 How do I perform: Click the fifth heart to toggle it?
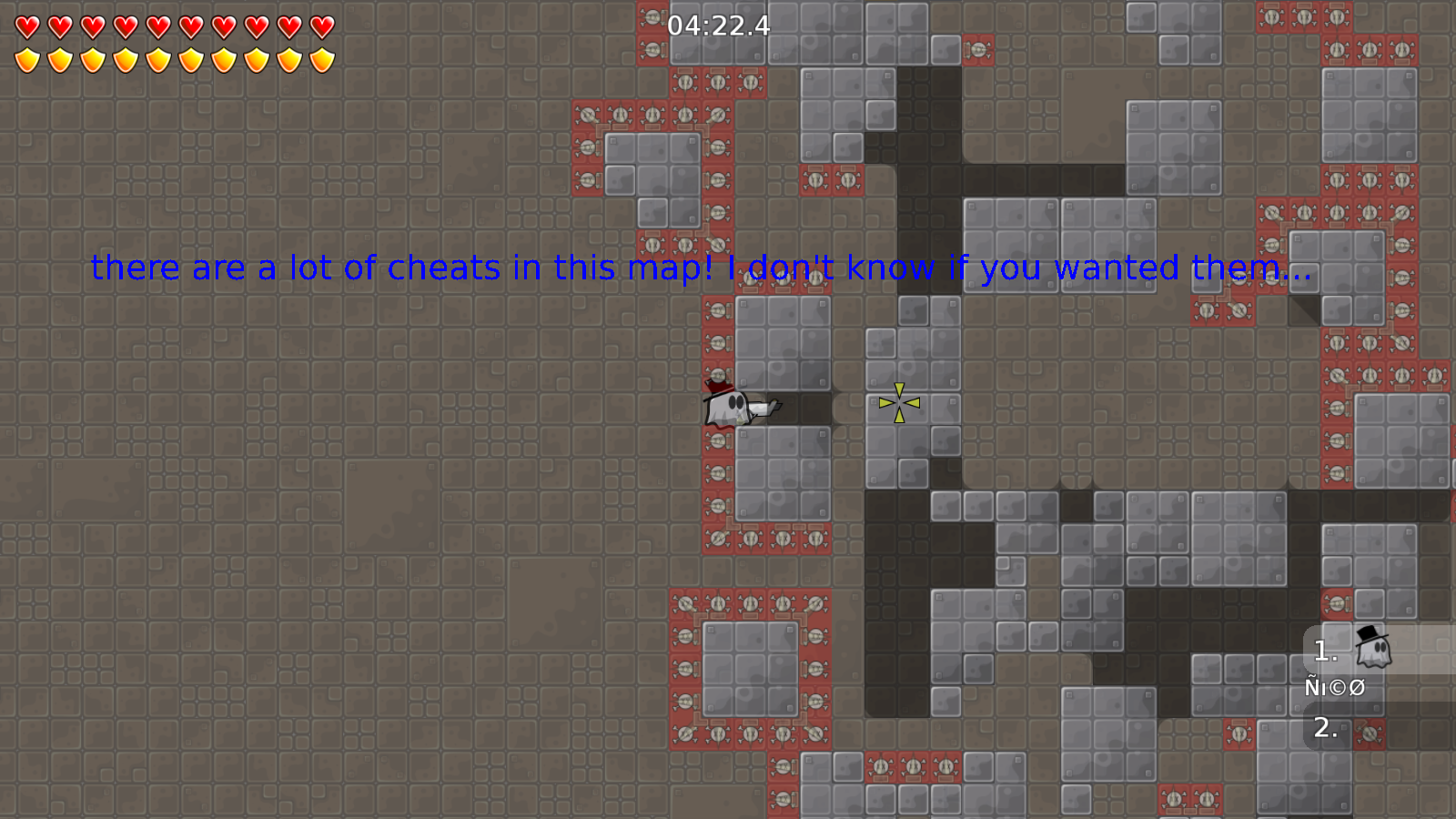pos(157,27)
